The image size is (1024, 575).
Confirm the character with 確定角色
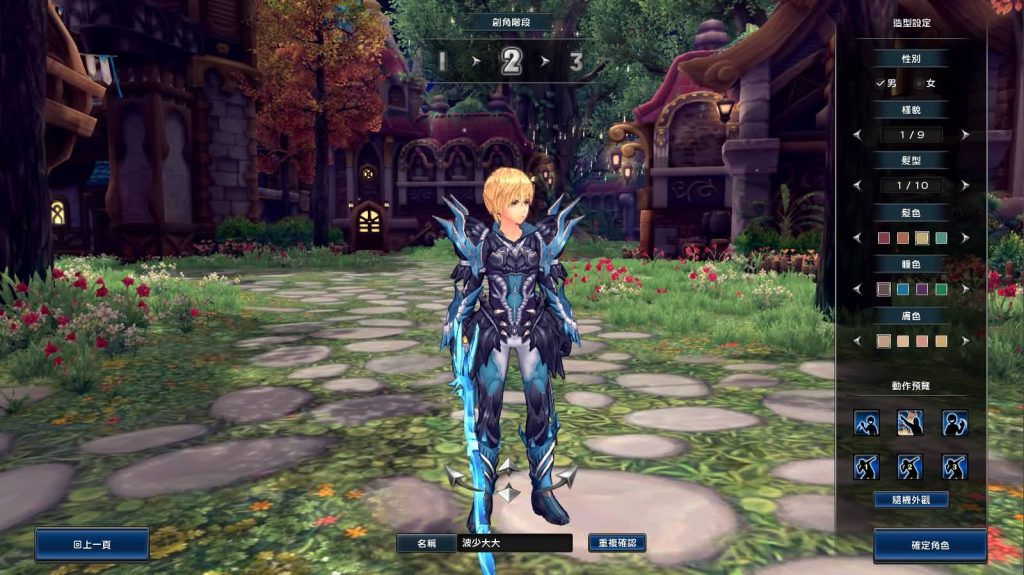[x=930, y=546]
